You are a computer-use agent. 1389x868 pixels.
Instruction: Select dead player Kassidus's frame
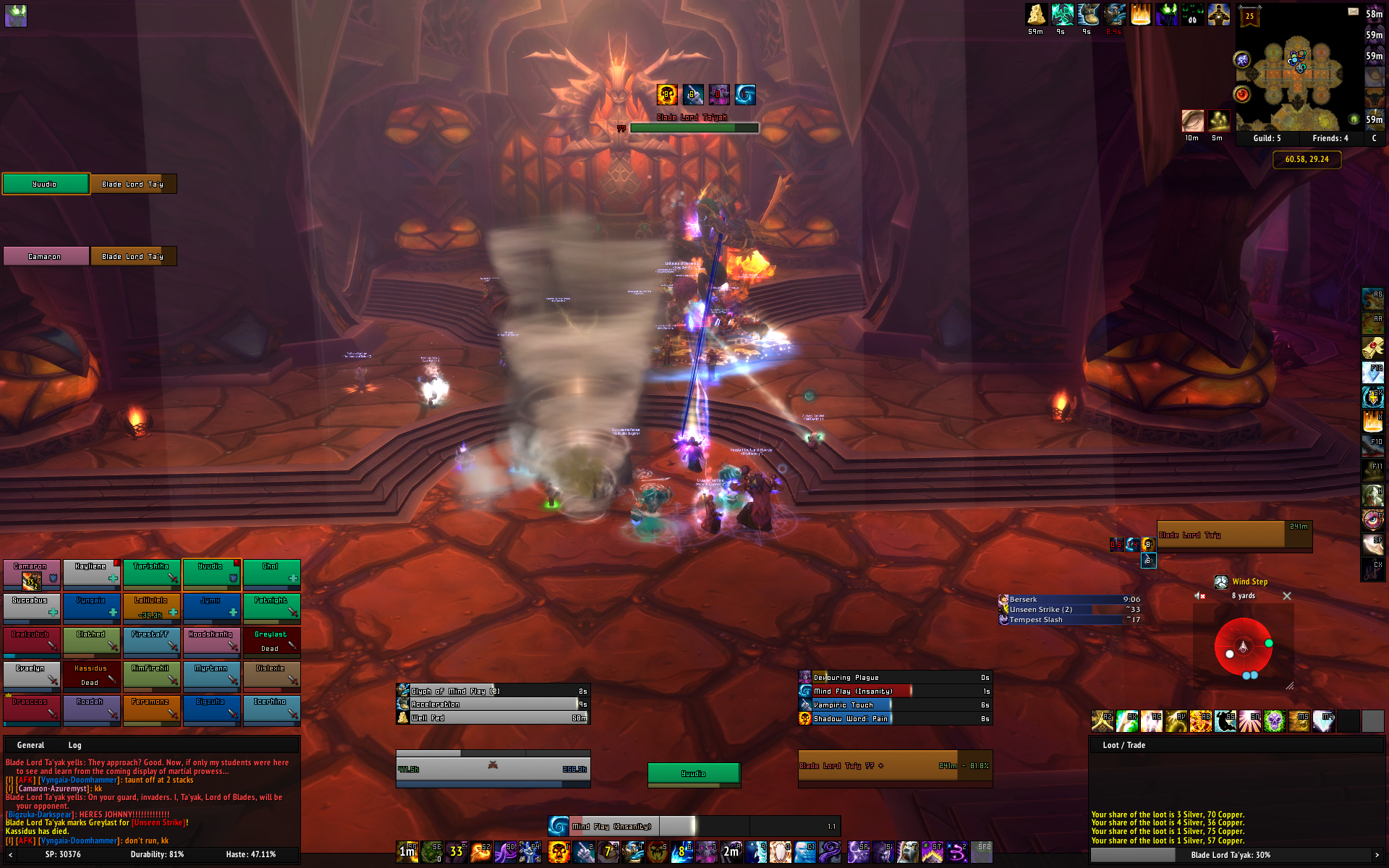[x=91, y=675]
